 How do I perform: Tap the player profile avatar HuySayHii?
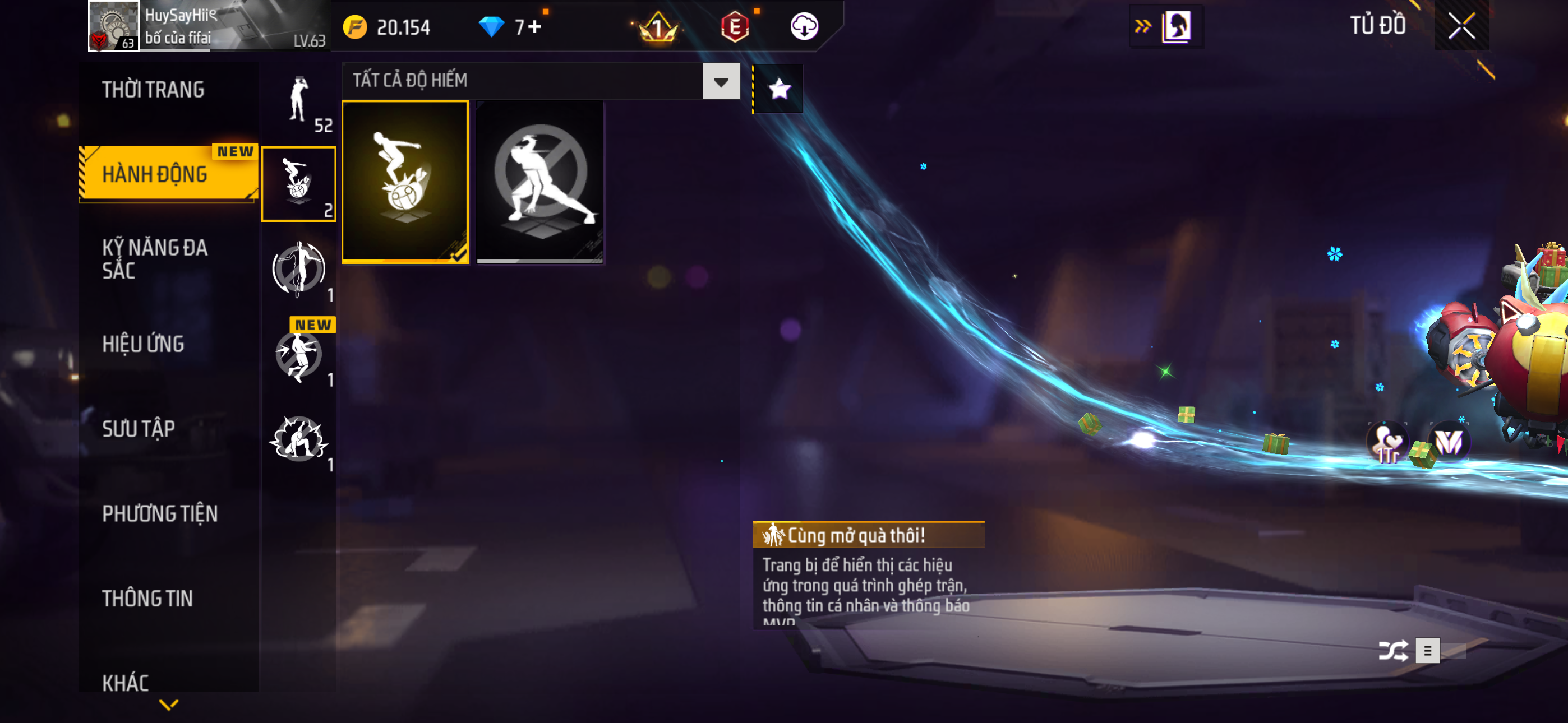coord(114,26)
